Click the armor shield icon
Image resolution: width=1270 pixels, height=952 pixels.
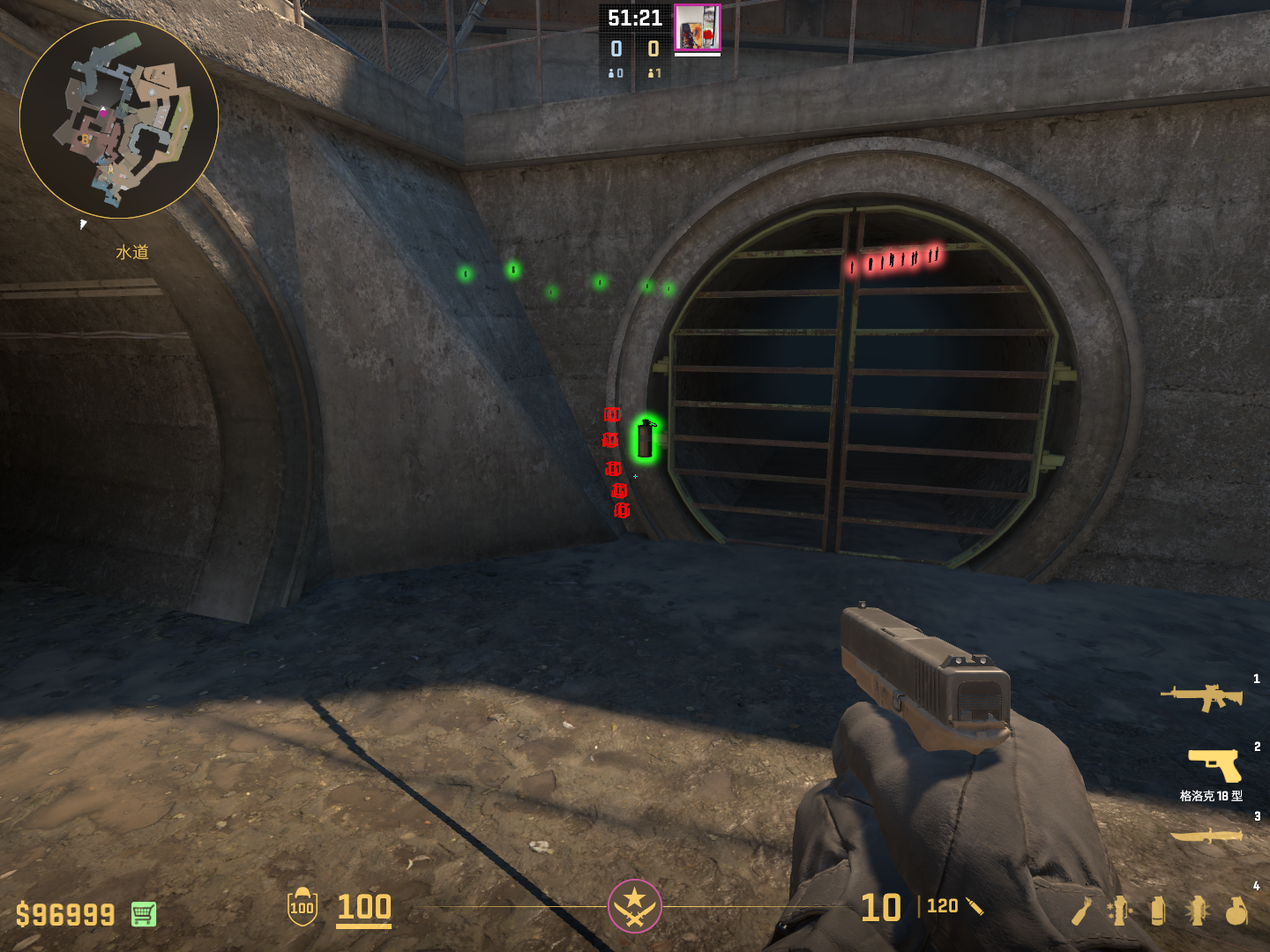pos(303,907)
